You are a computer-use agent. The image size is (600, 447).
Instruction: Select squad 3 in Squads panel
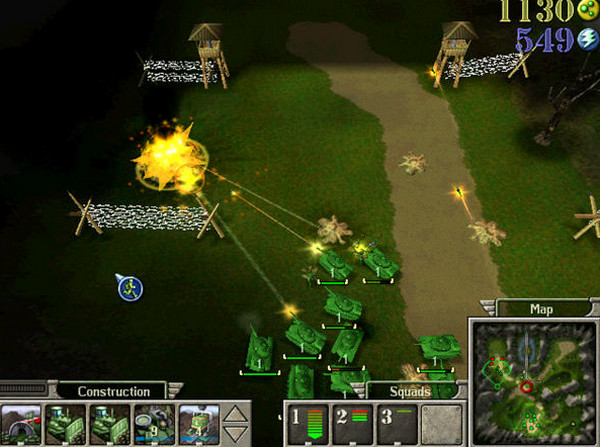395,422
